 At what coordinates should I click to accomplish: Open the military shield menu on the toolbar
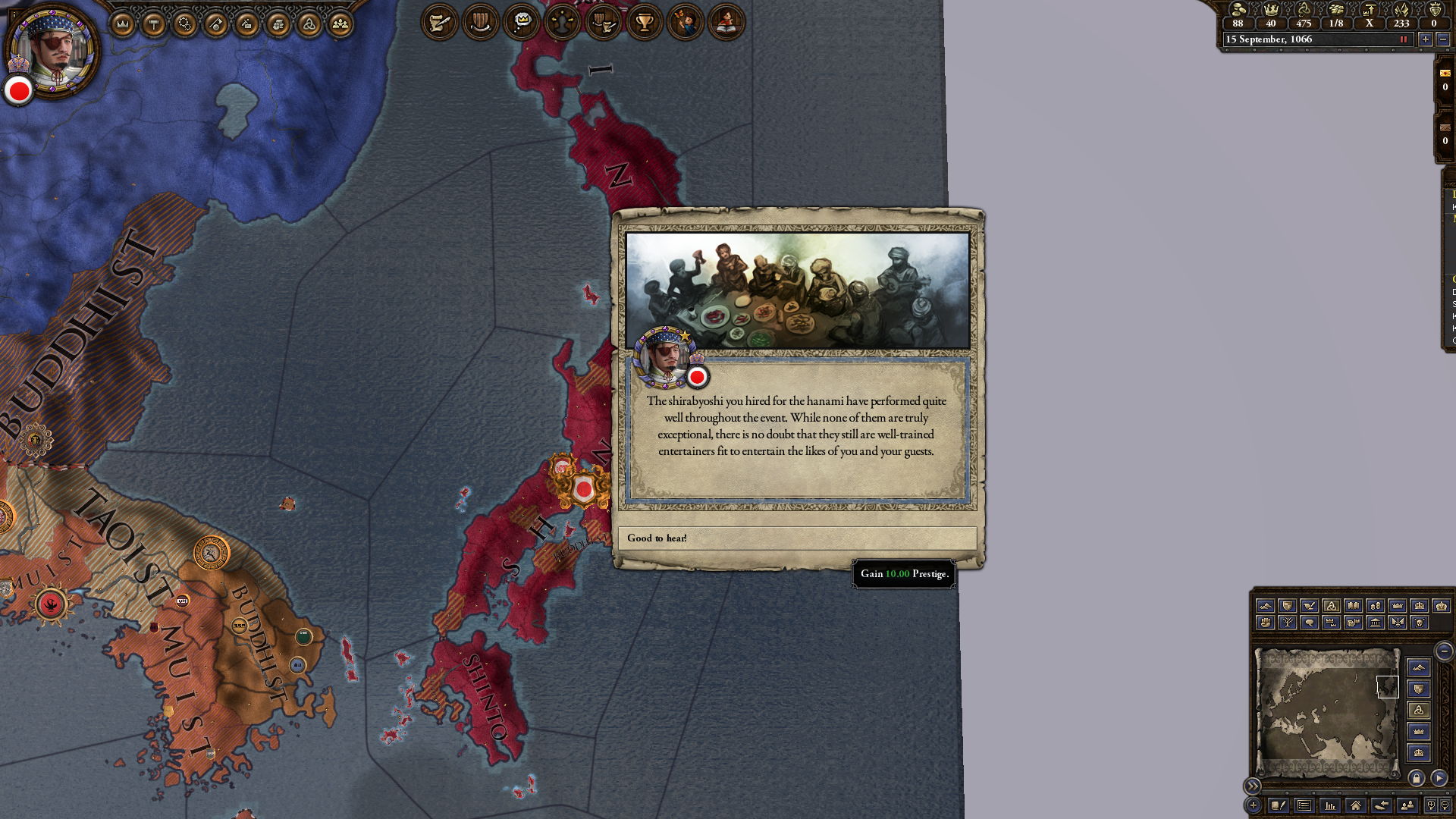480,23
